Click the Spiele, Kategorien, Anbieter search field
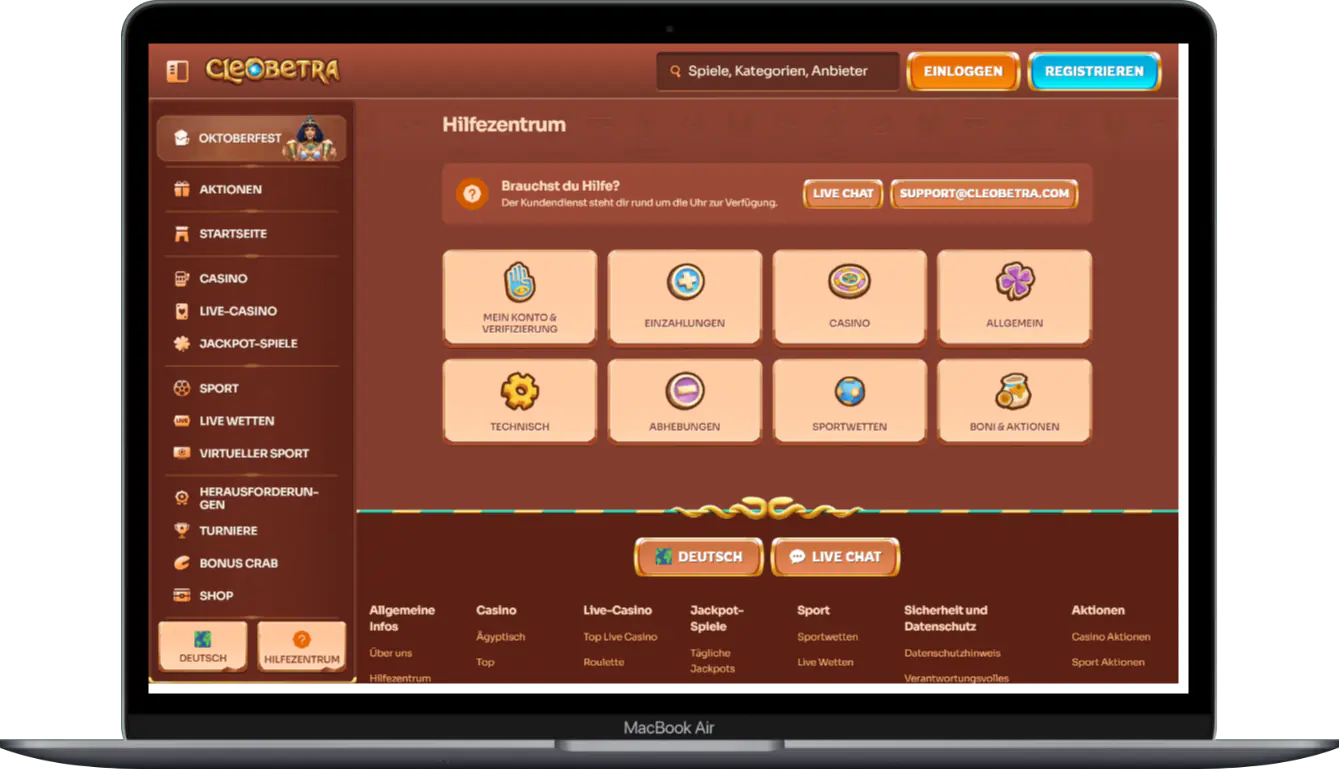 point(777,71)
